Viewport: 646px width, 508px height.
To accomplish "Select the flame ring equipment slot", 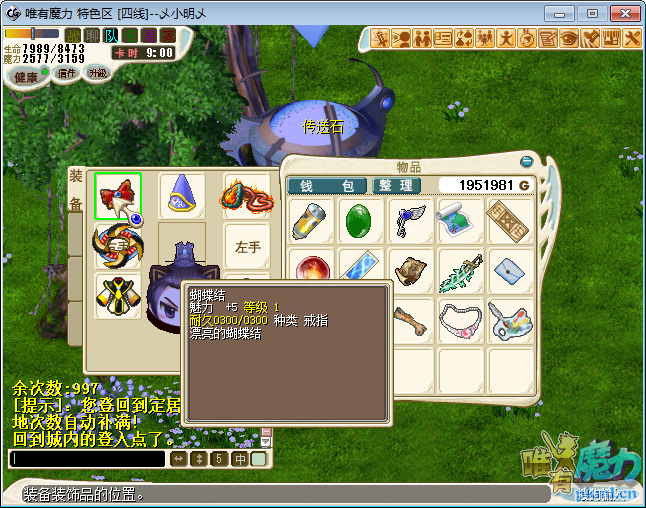I will point(246,196).
